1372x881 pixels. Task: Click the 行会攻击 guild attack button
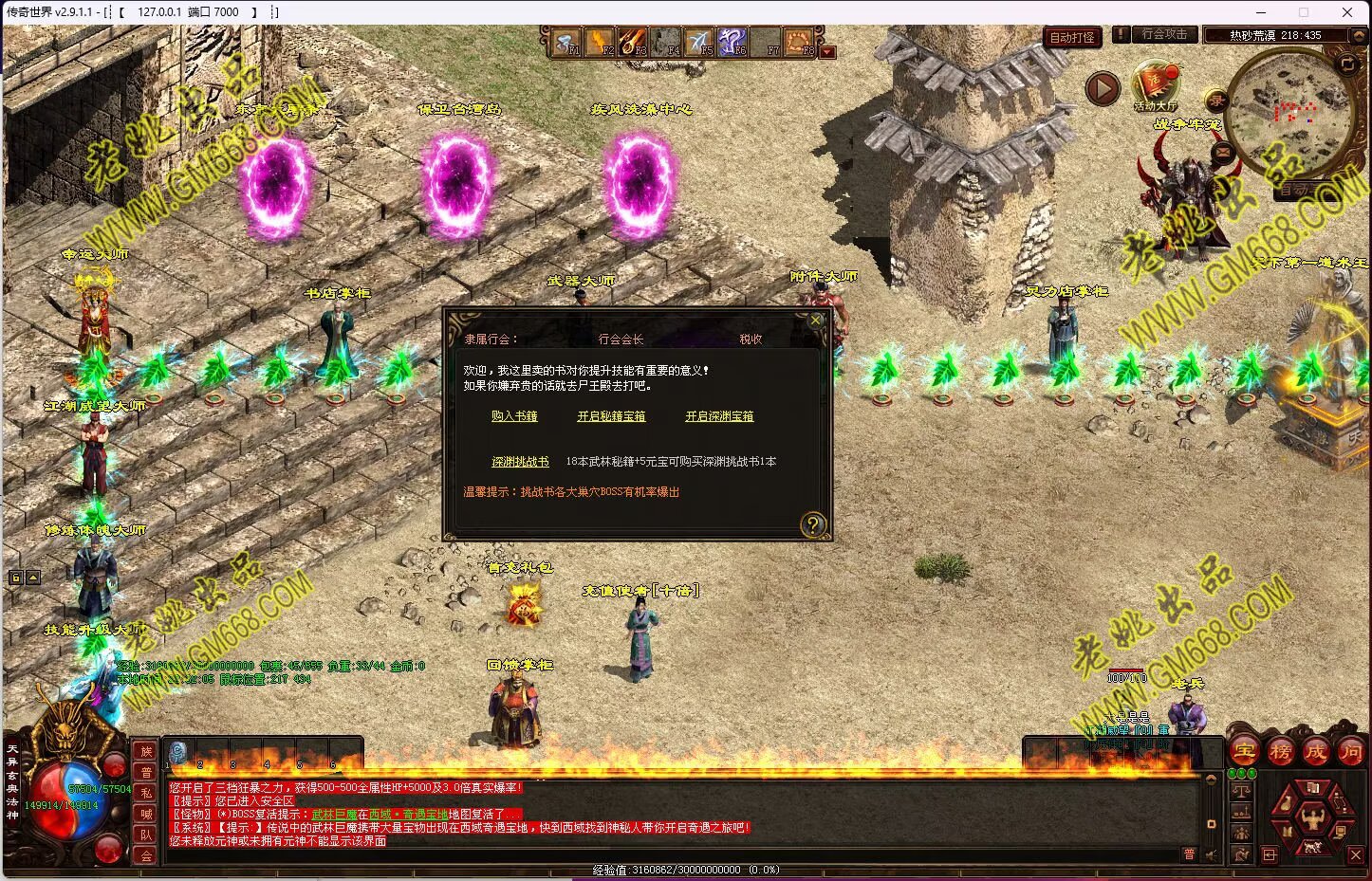click(1164, 34)
